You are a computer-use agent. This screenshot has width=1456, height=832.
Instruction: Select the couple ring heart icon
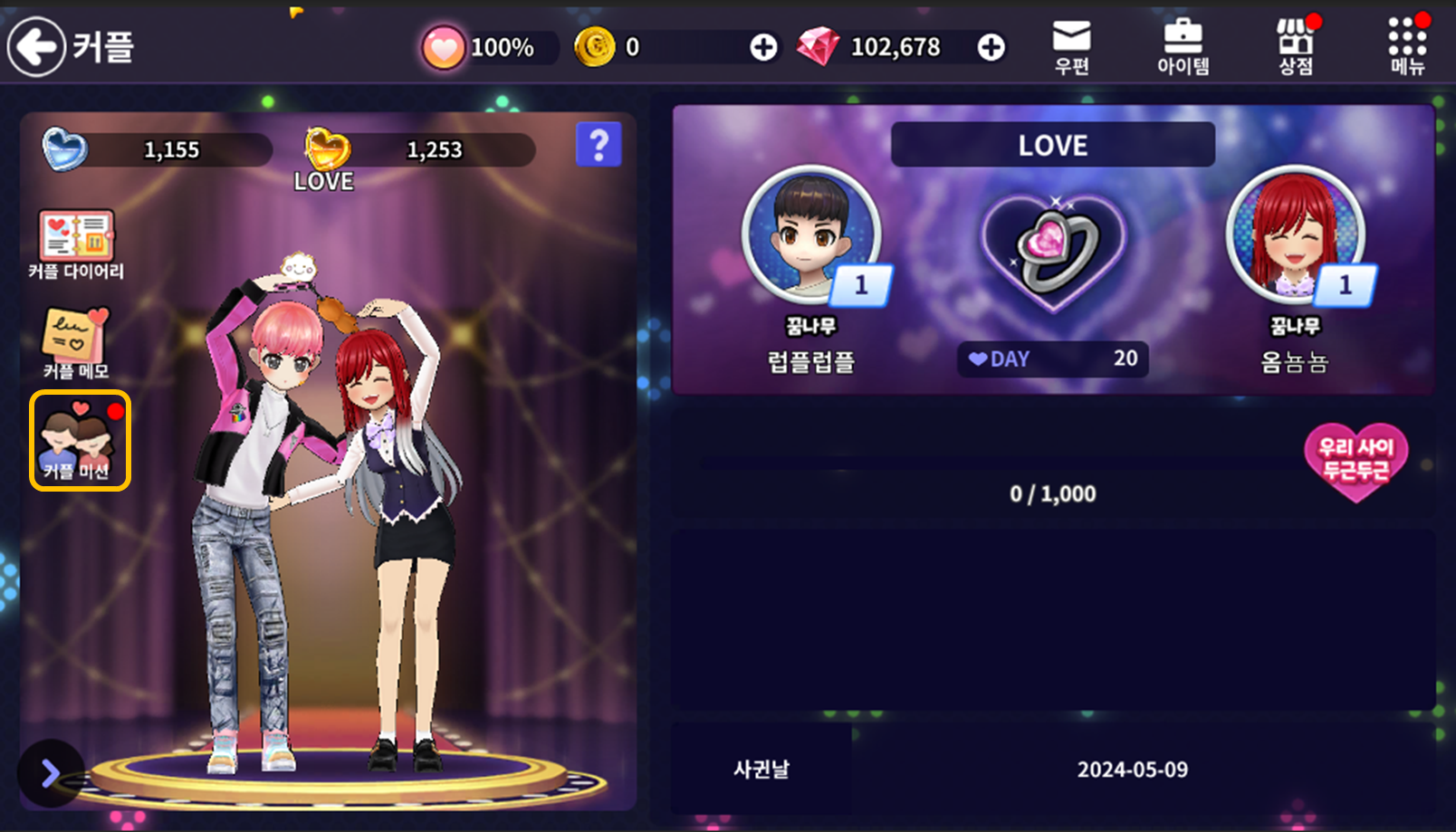pyautogui.click(x=1053, y=249)
